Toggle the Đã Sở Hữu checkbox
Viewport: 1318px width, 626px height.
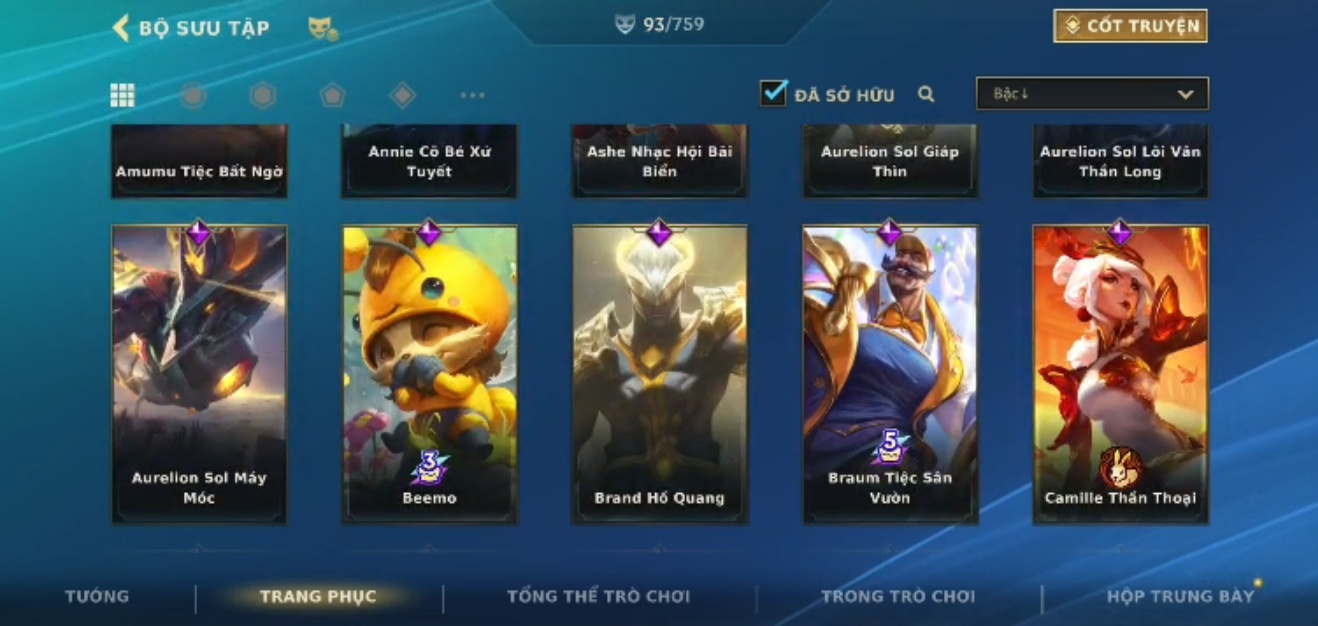(773, 94)
